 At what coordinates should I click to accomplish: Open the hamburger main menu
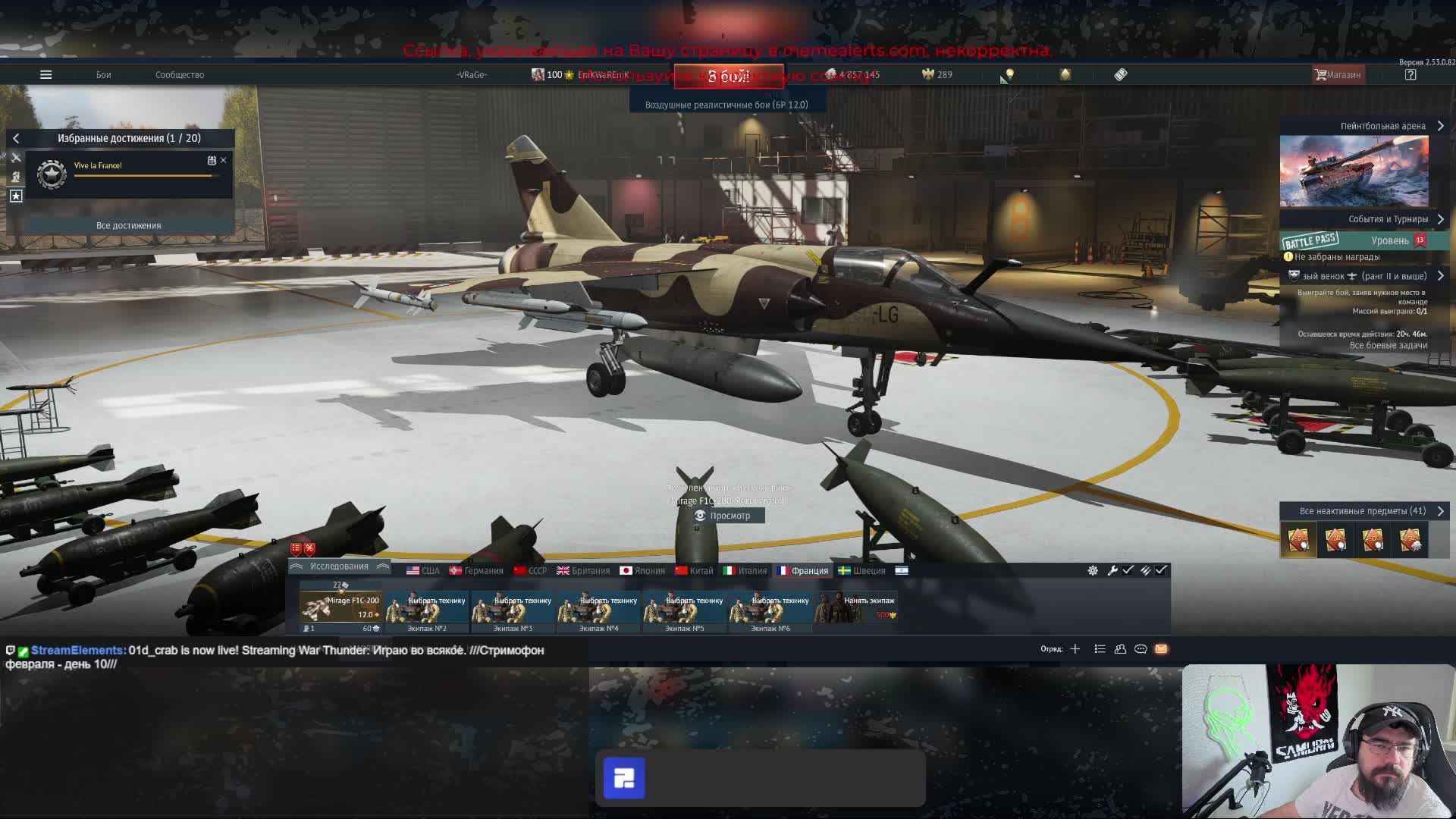click(x=45, y=74)
